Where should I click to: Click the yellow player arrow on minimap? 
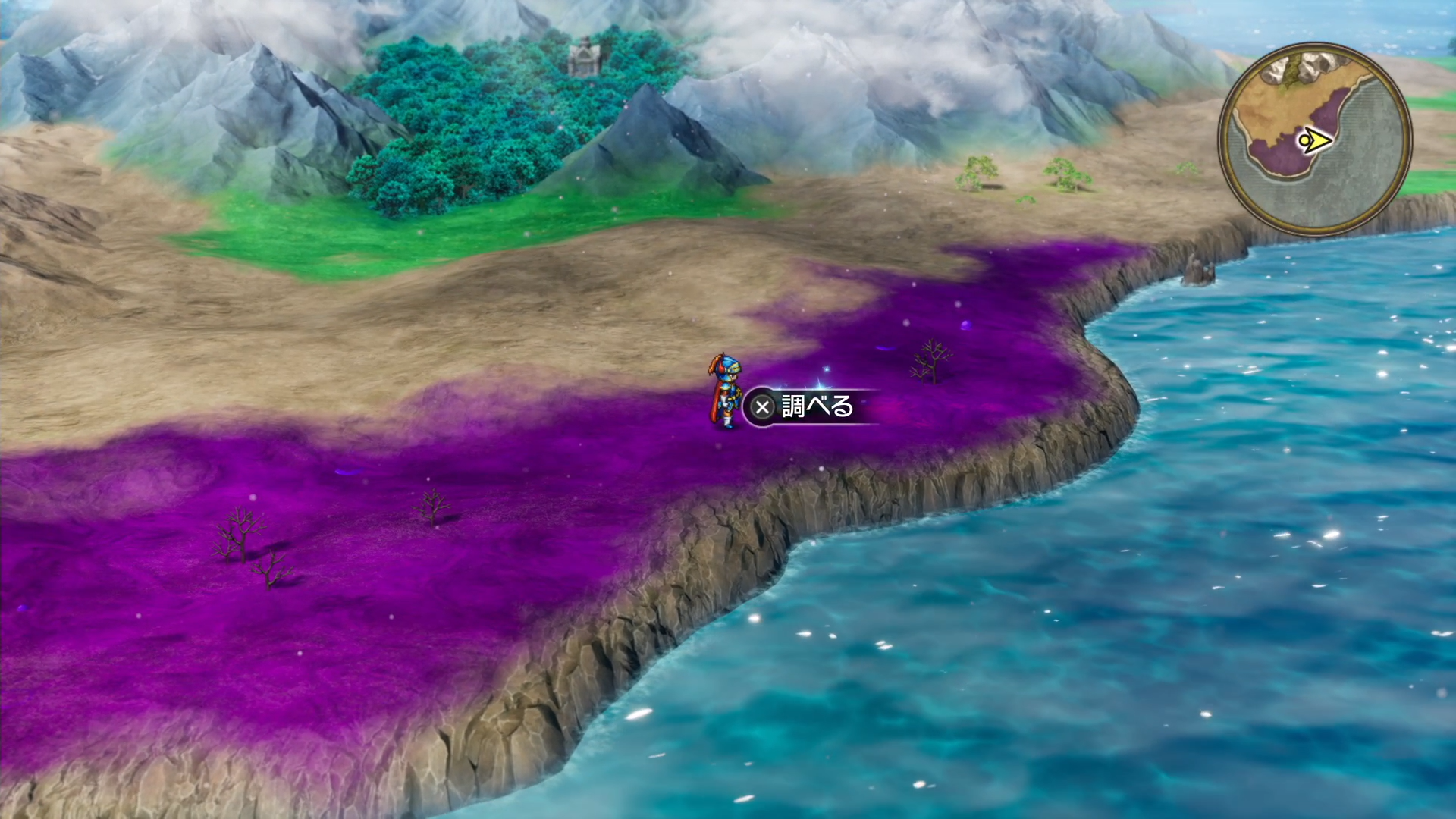1316,140
